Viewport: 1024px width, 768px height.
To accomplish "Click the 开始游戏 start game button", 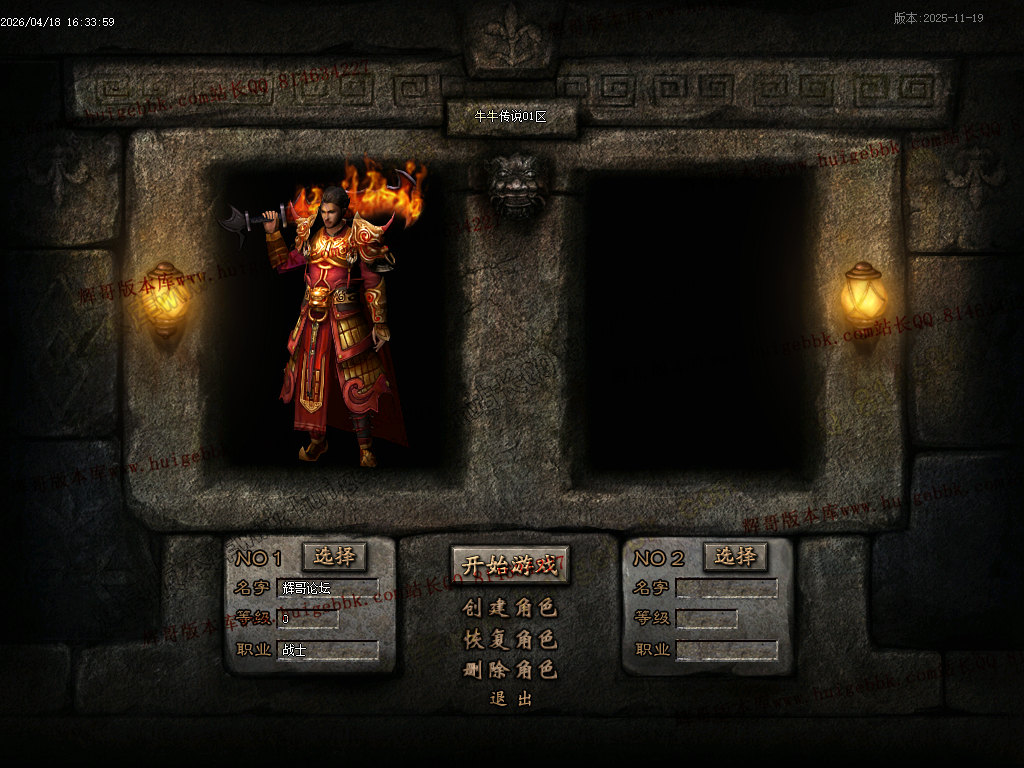I will pyautogui.click(x=510, y=564).
